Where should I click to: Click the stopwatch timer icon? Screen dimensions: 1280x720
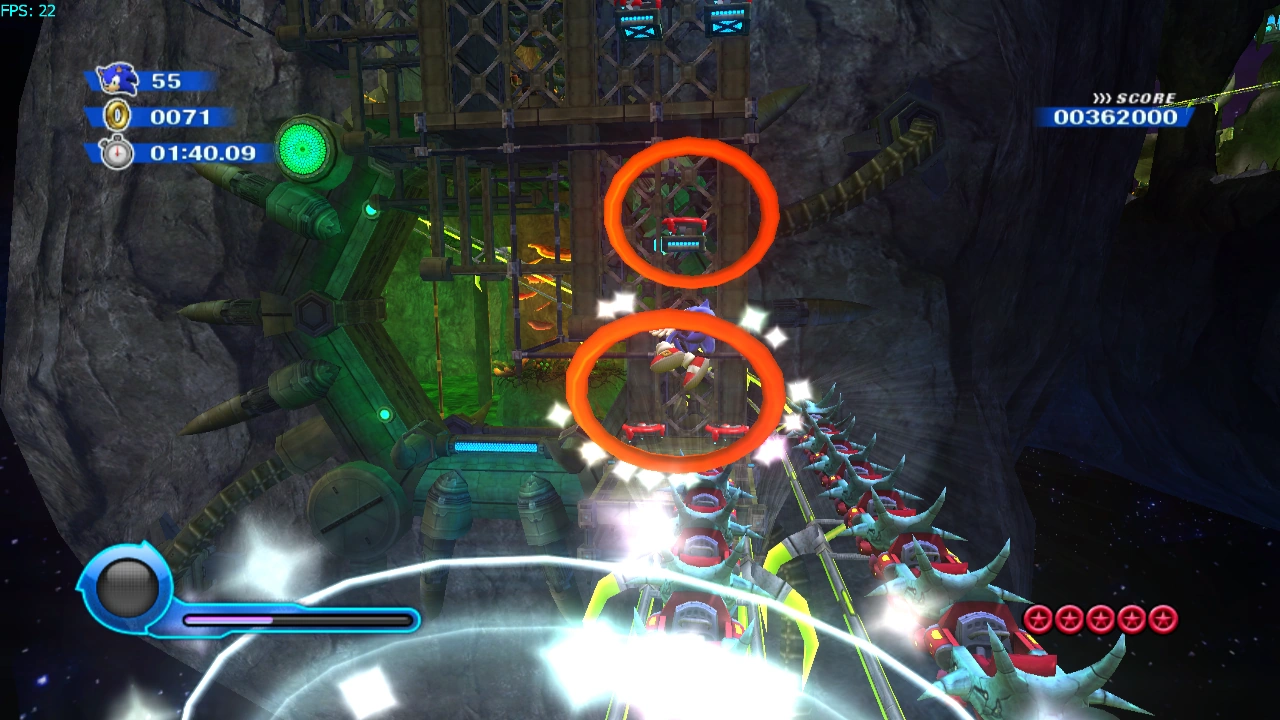coord(118,153)
